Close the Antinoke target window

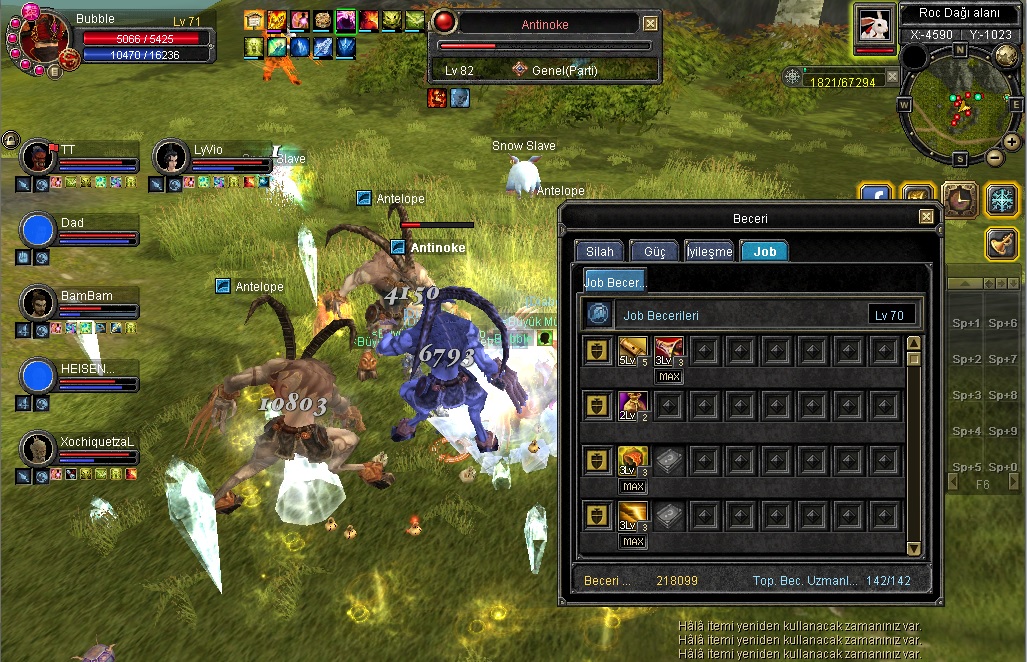click(x=650, y=23)
